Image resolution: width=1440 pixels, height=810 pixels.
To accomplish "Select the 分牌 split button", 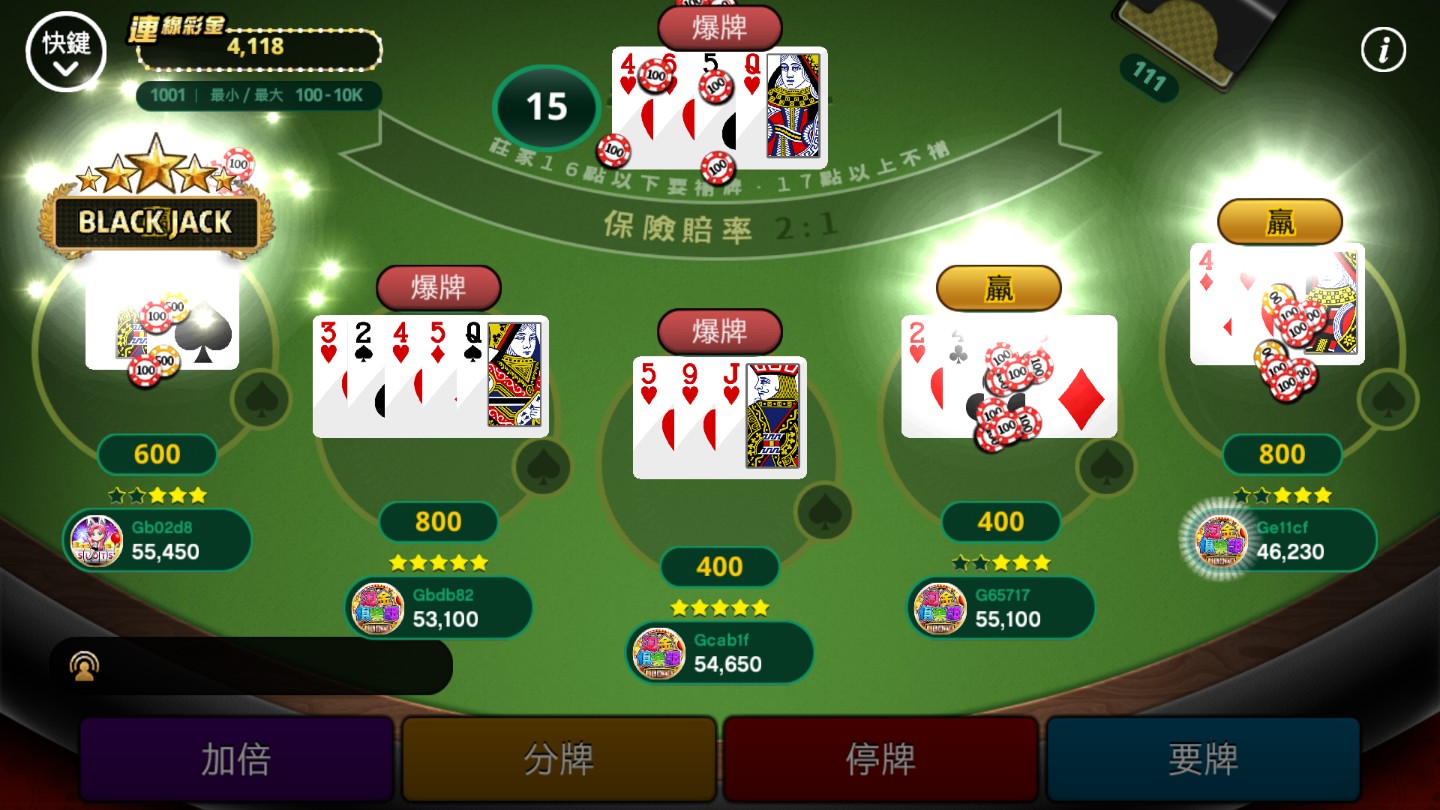I will coord(559,760).
